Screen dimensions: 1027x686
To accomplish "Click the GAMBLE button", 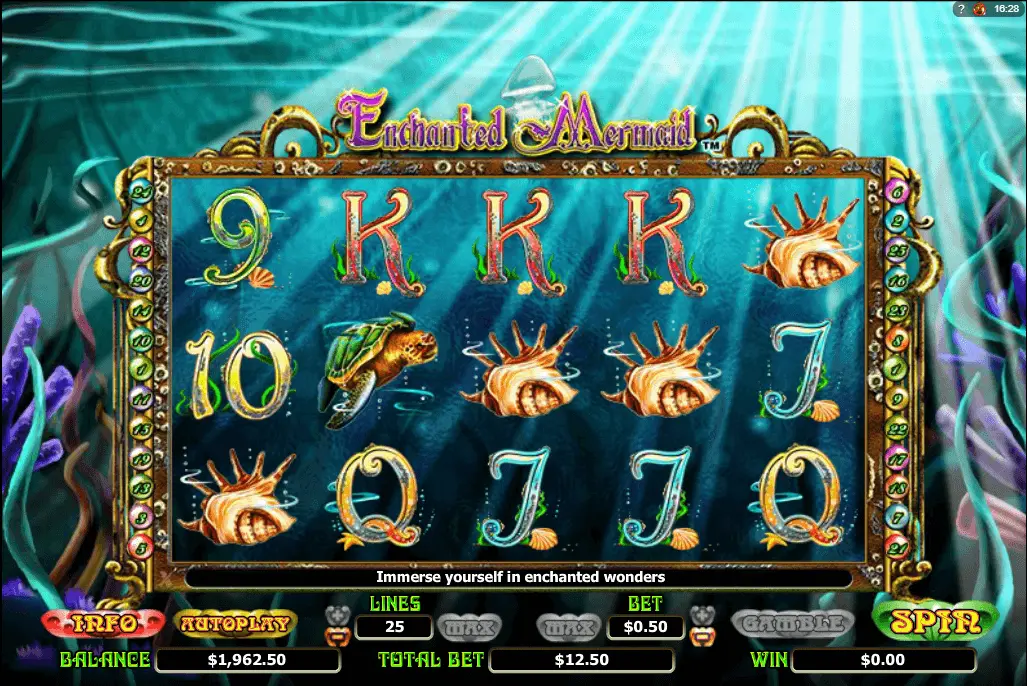I will pos(793,624).
